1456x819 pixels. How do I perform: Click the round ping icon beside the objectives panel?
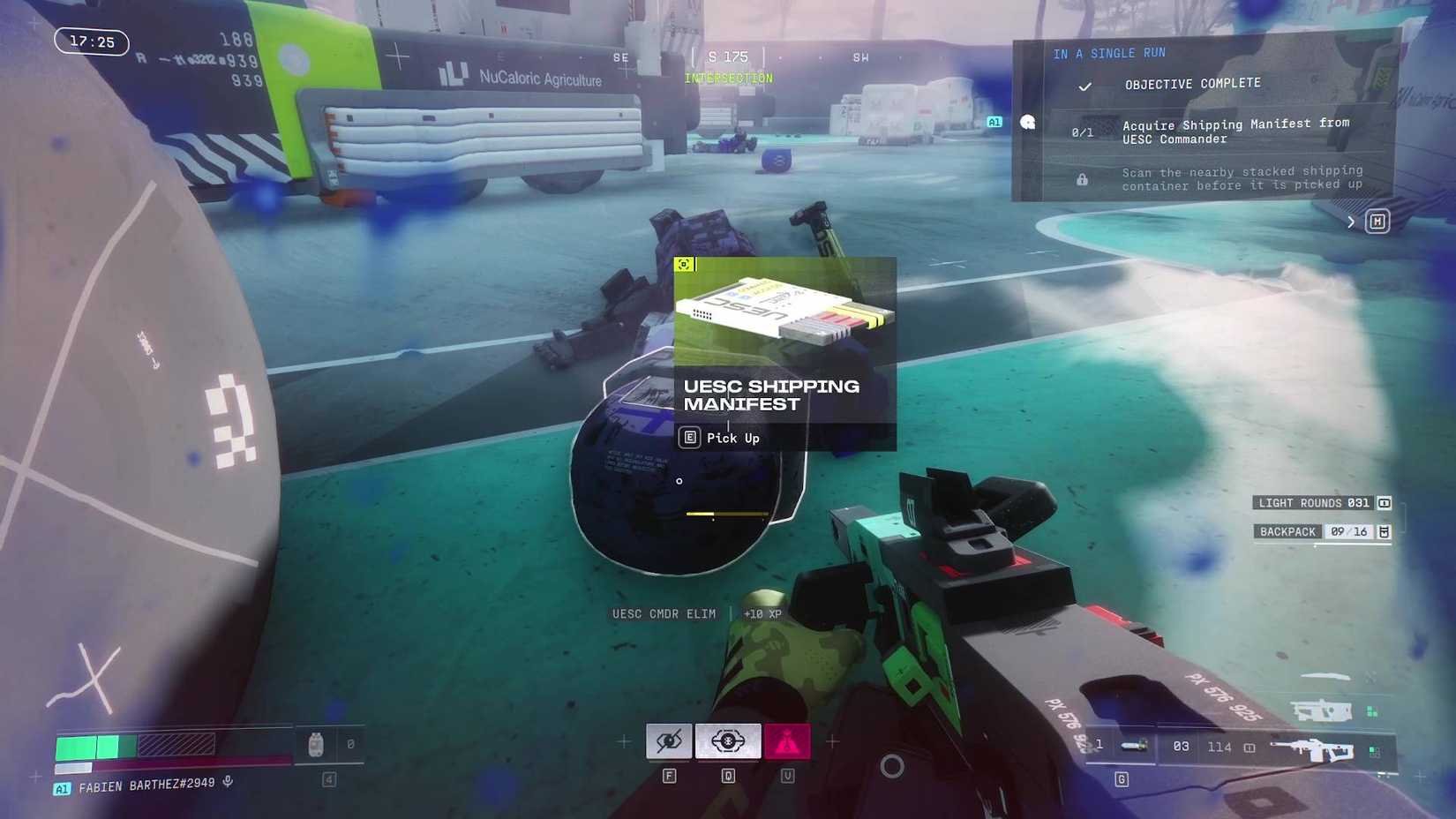[x=1026, y=123]
